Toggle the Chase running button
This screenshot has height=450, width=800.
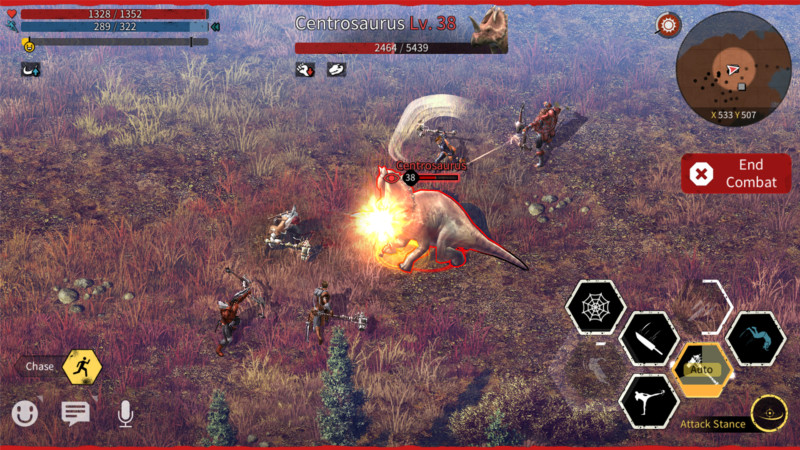coord(81,367)
